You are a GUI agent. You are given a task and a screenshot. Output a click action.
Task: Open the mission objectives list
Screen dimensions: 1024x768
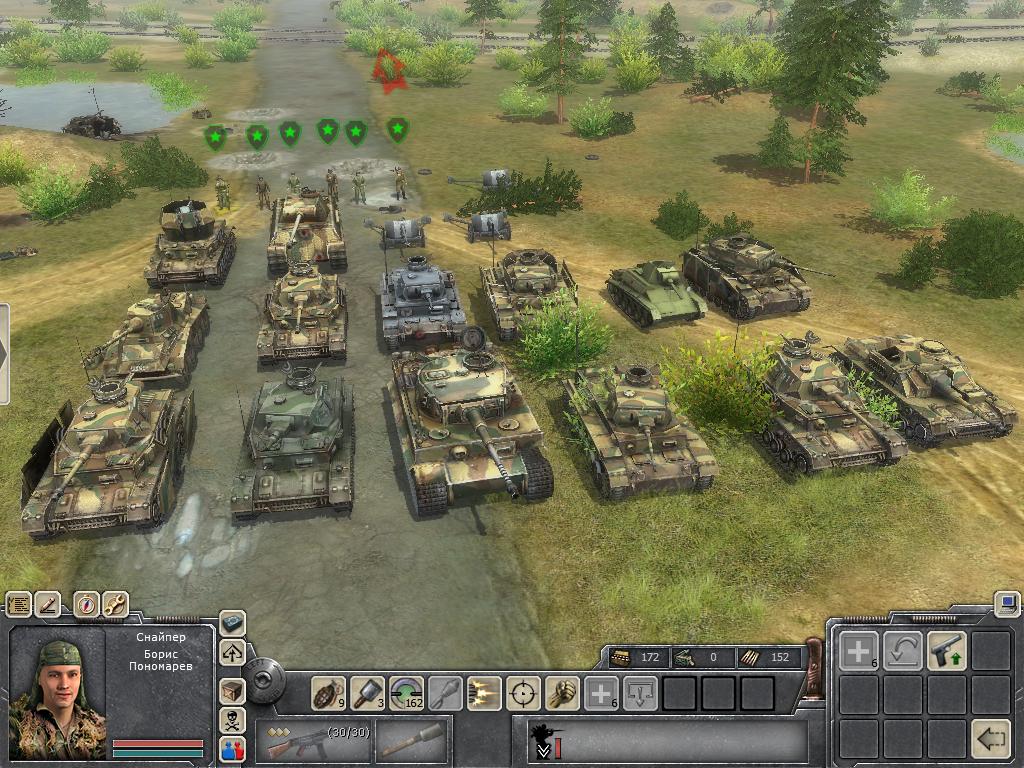coord(19,604)
